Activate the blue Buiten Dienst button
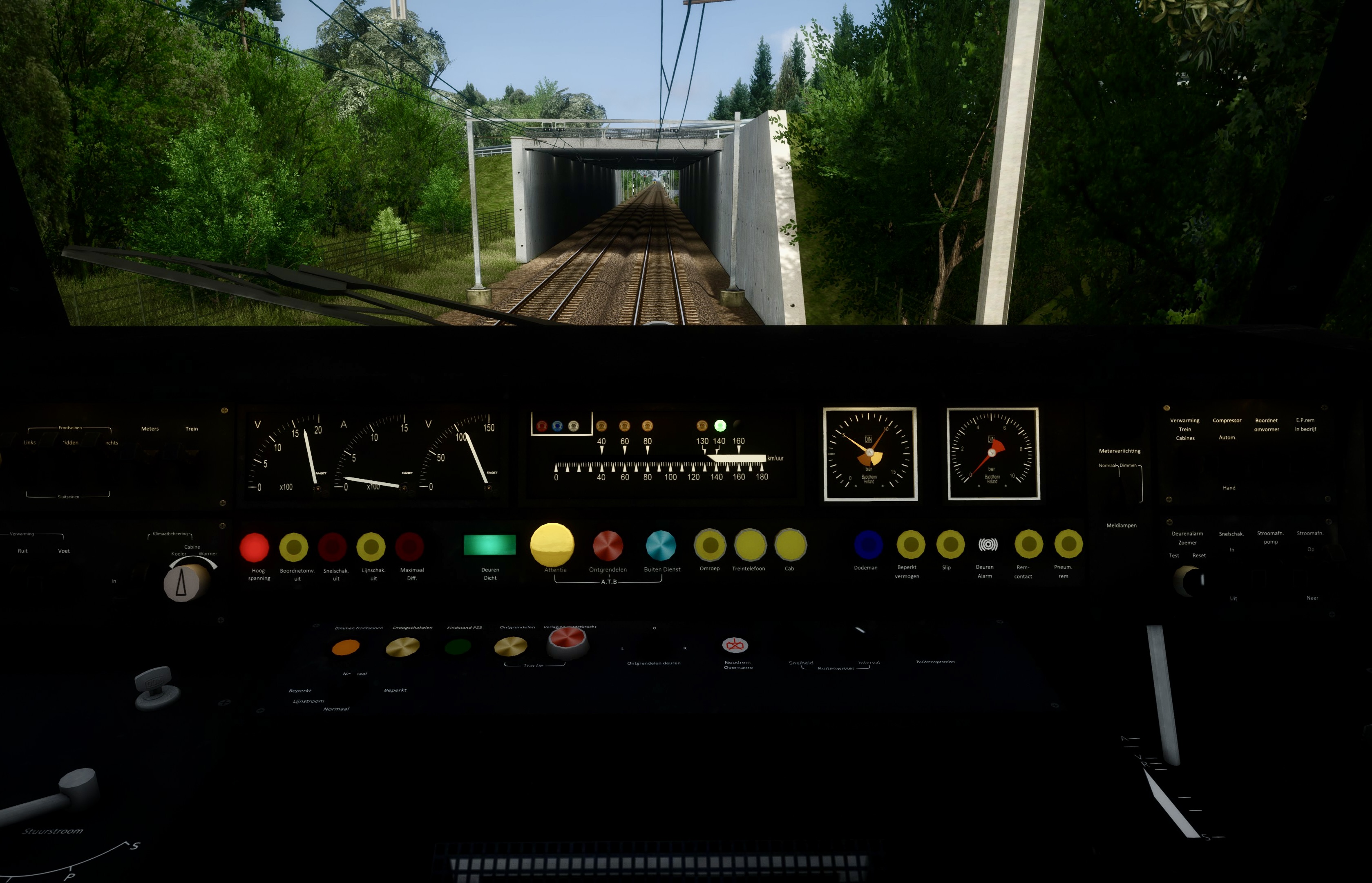 pos(661,545)
